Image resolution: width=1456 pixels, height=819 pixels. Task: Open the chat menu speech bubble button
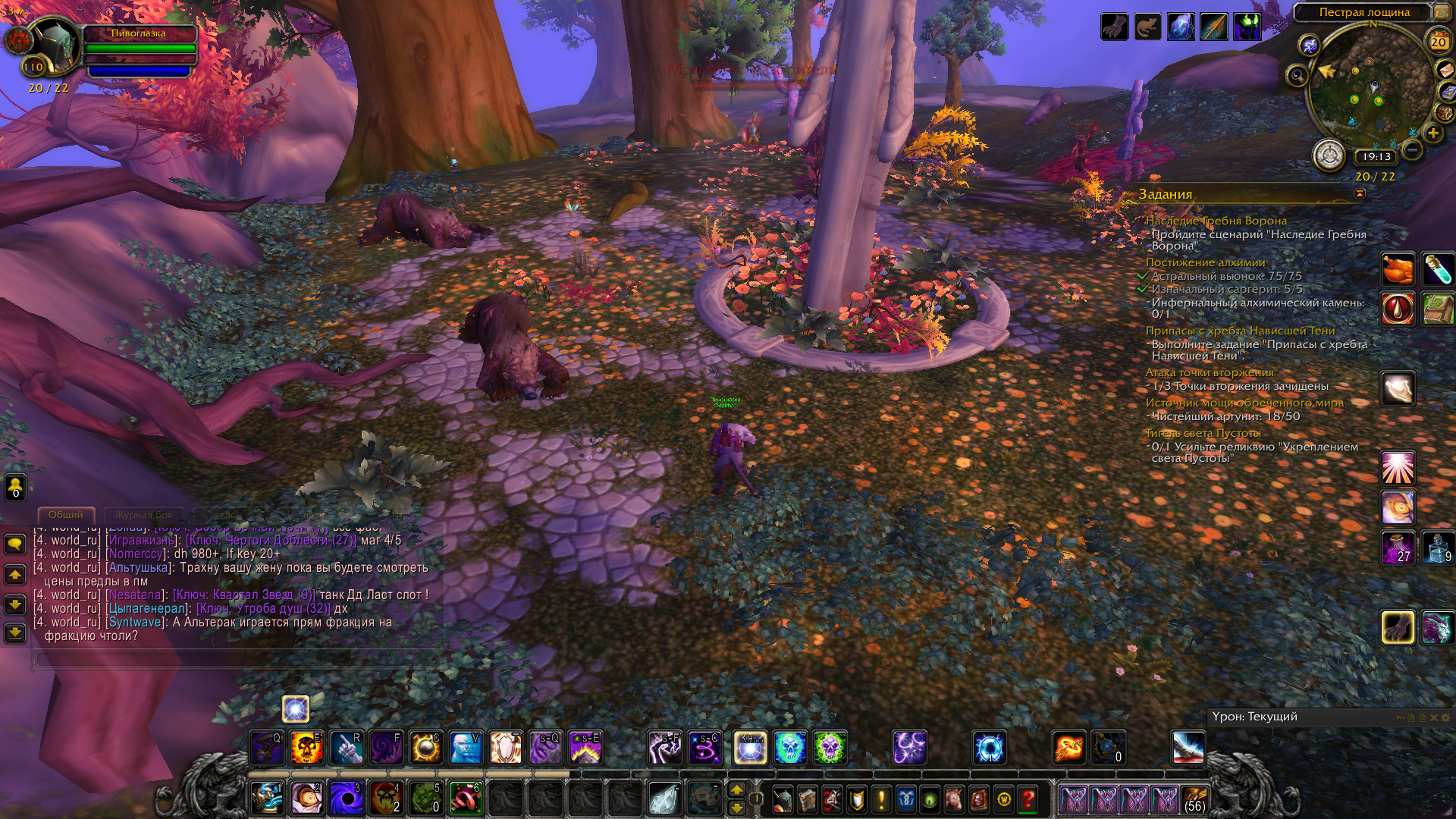click(15, 544)
